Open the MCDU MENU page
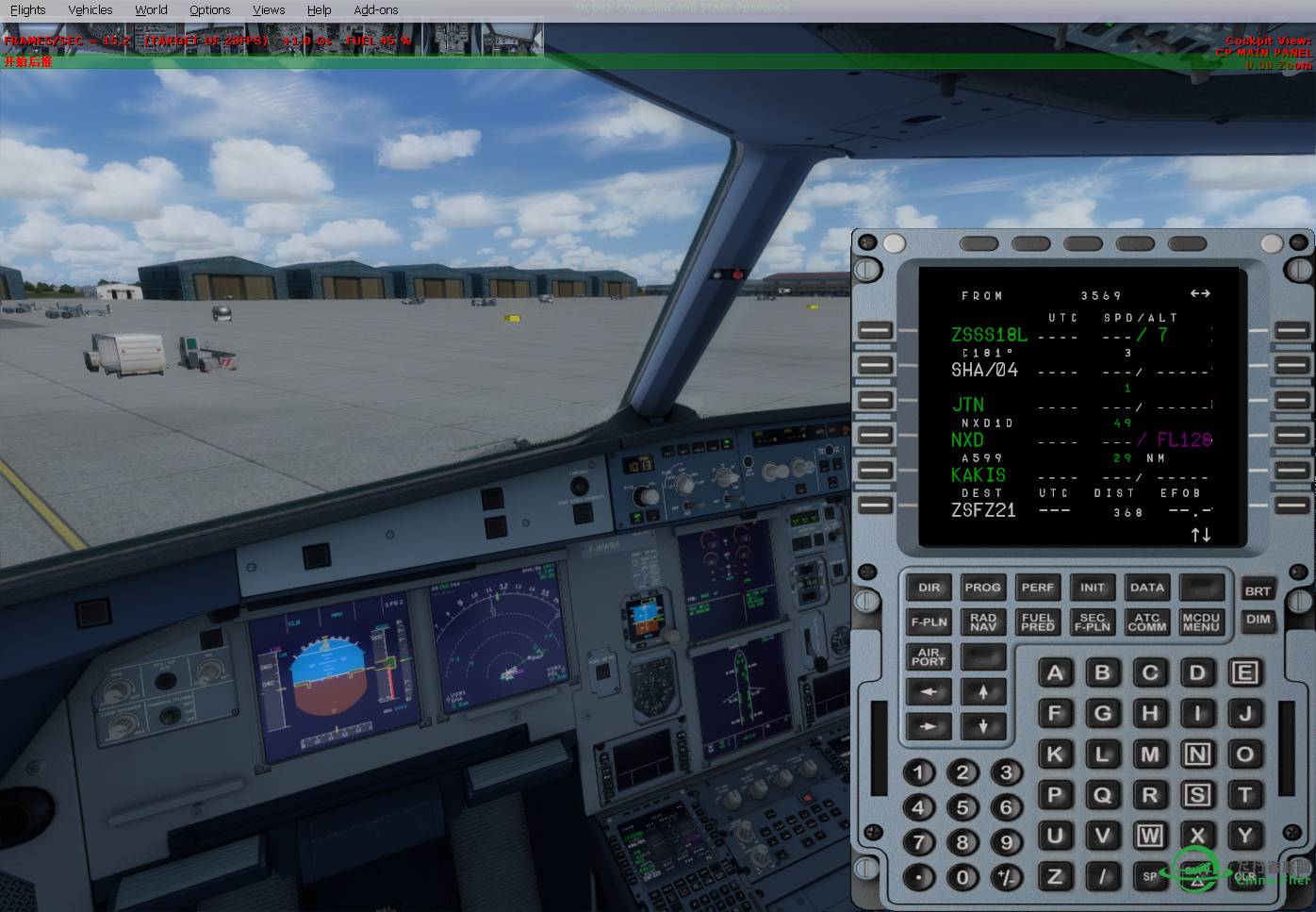This screenshot has width=1316, height=912. tap(1201, 622)
